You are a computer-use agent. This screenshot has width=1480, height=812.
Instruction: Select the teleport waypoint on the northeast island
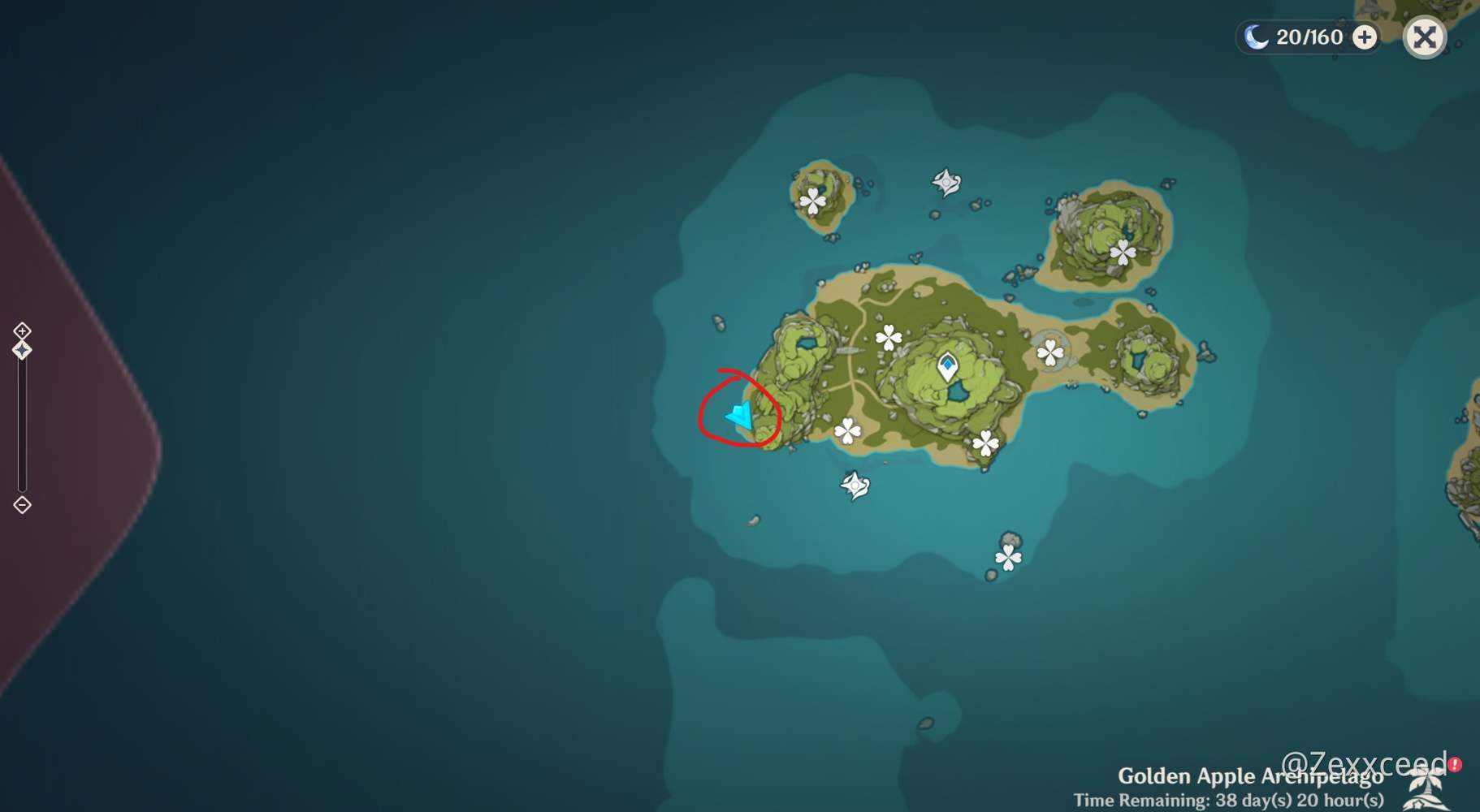click(x=1122, y=253)
